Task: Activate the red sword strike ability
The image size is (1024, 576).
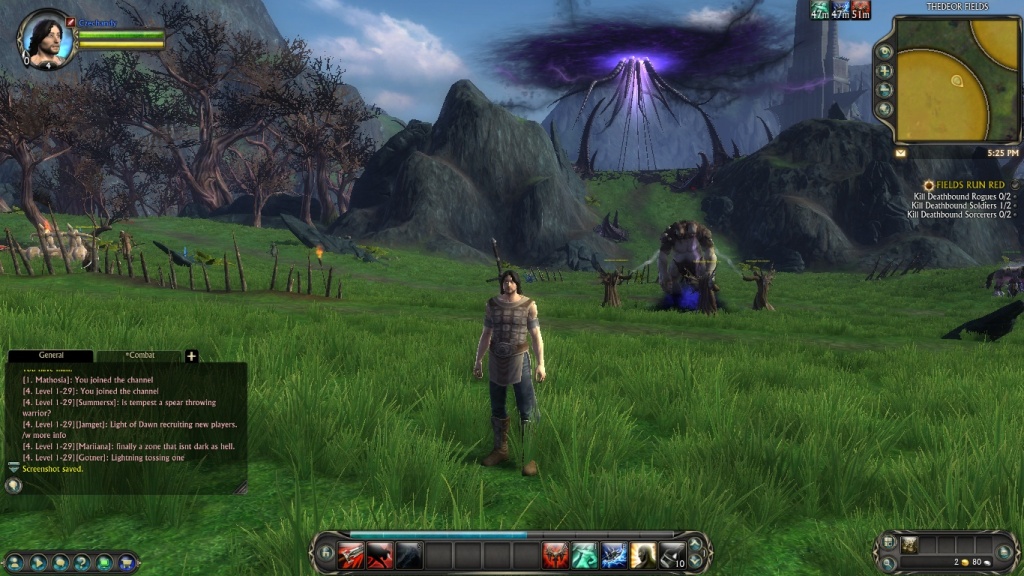Action: 351,555
